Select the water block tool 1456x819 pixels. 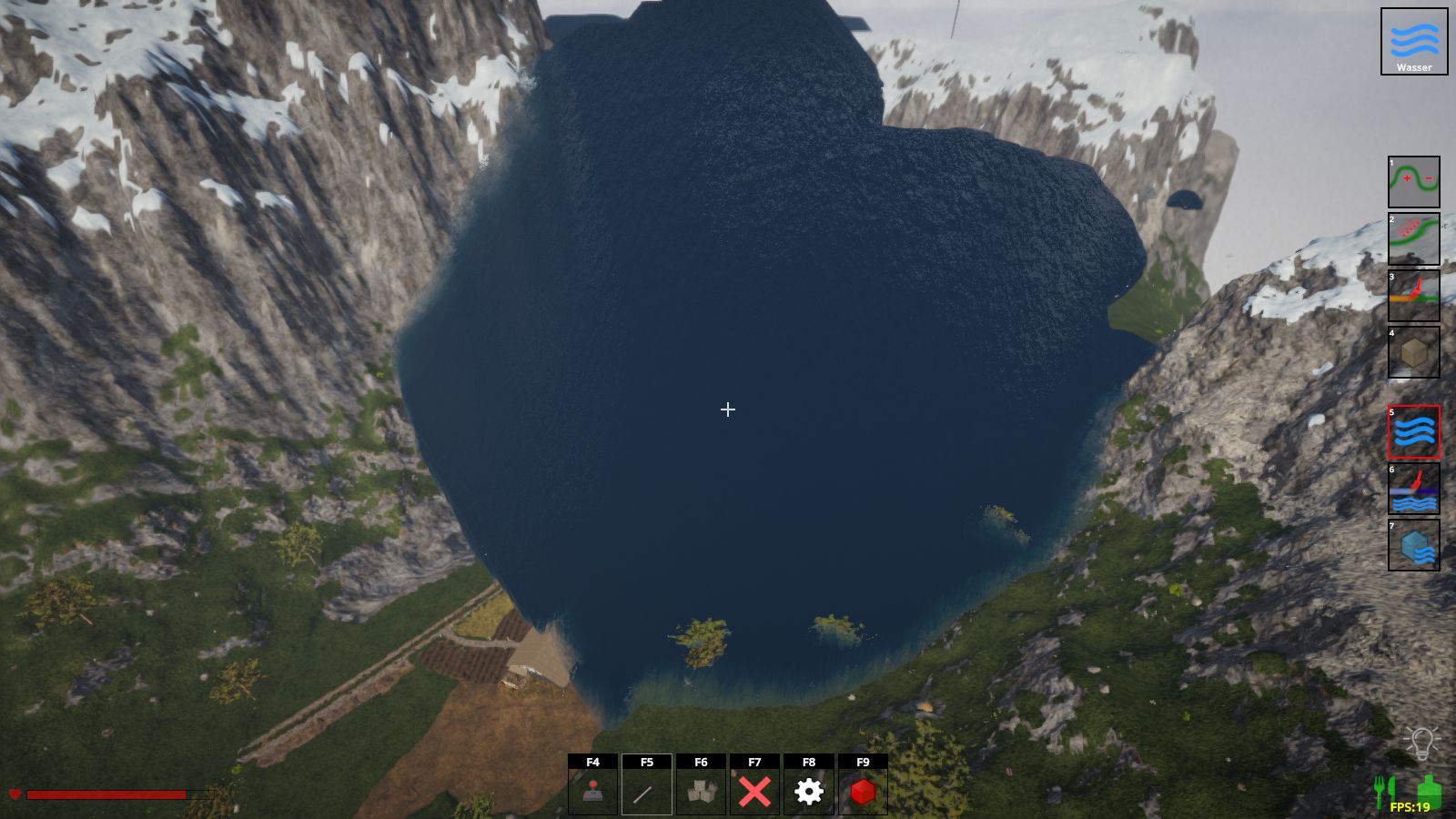pyautogui.click(x=1413, y=545)
